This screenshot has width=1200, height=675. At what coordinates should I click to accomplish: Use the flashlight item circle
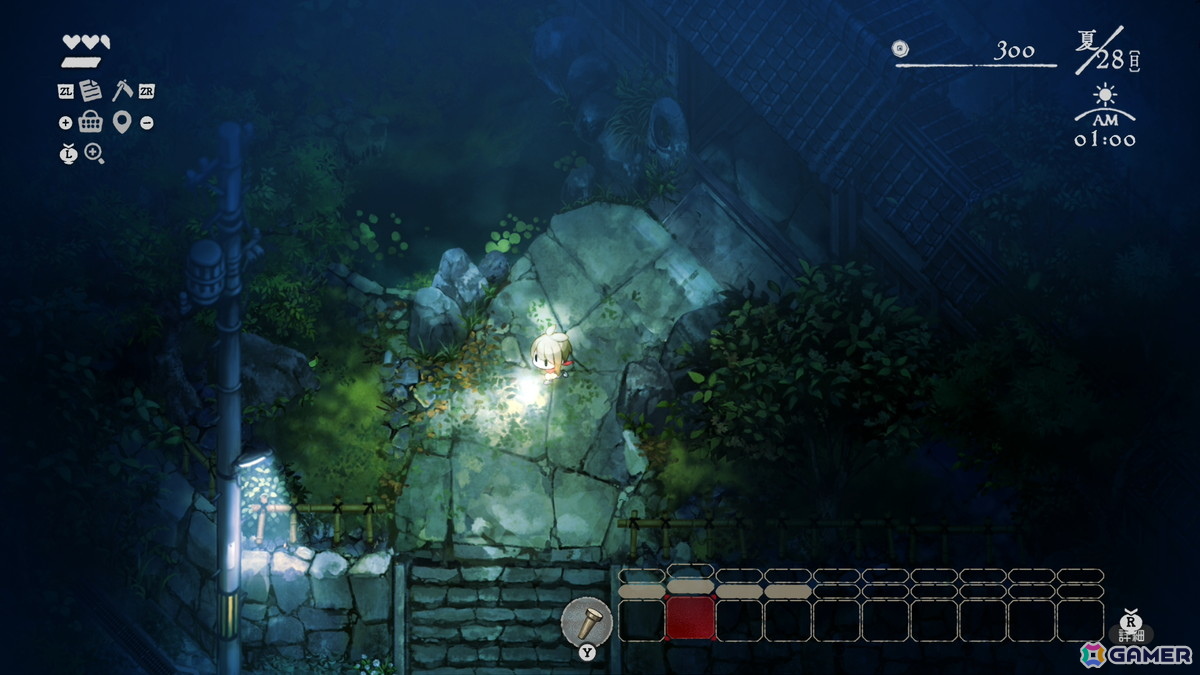click(586, 620)
